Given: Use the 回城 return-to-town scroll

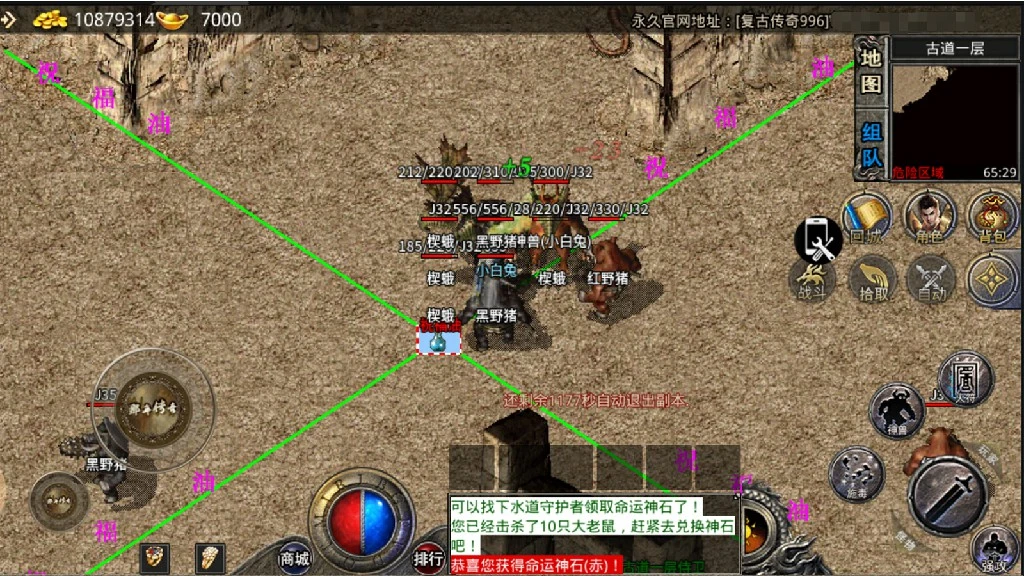Looking at the screenshot, I should (865, 218).
